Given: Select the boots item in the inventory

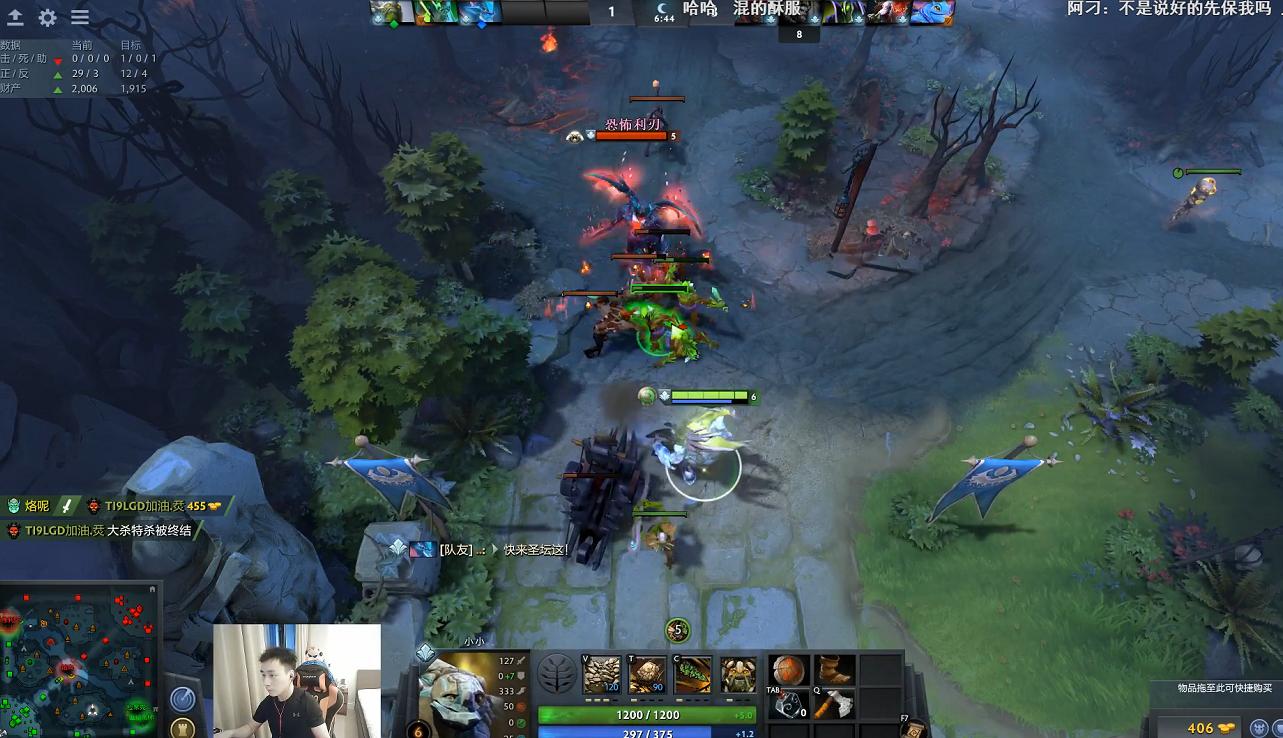Looking at the screenshot, I should (x=836, y=670).
